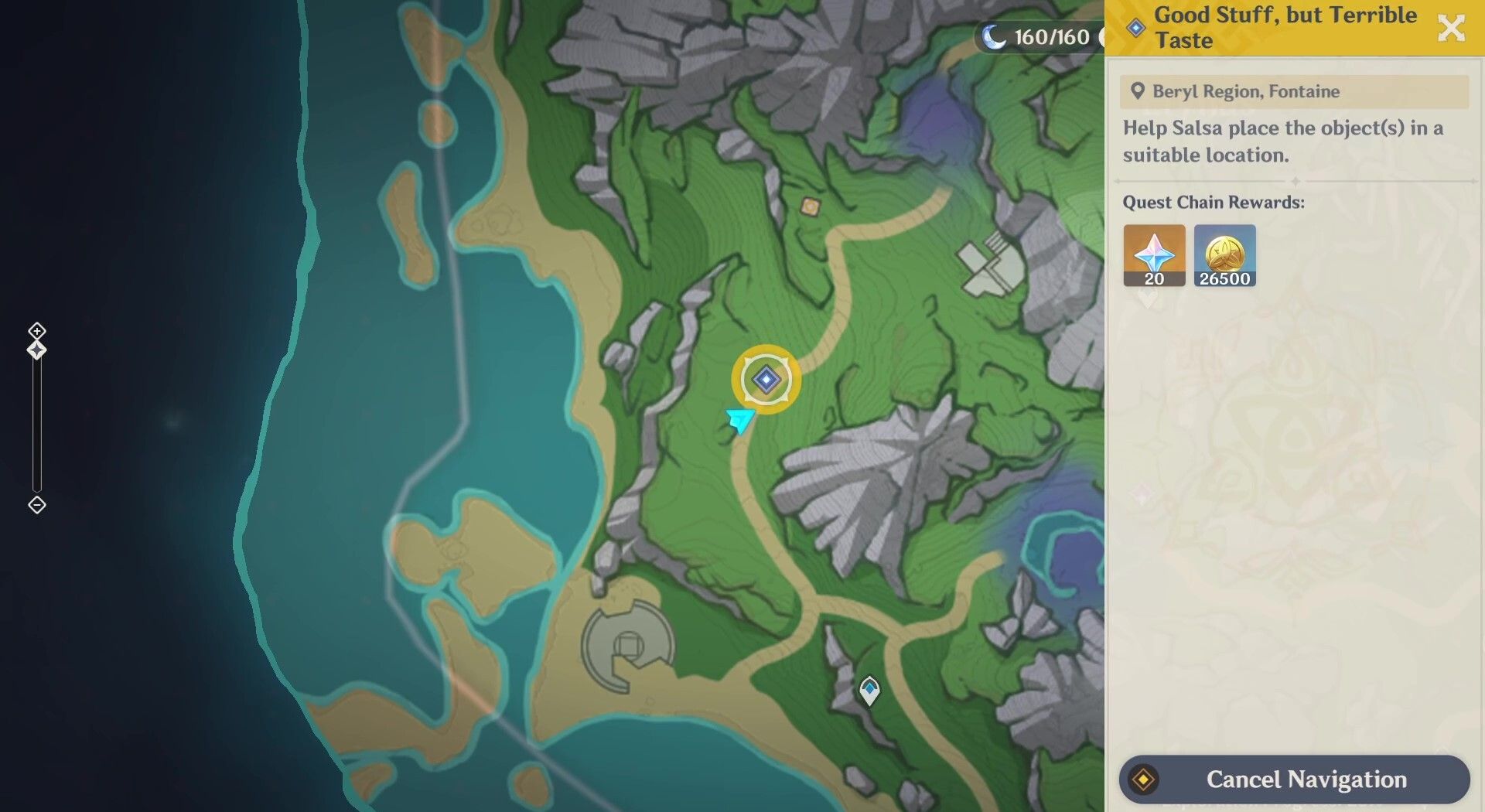Click the Quest Chain Rewards heading

[1214, 202]
